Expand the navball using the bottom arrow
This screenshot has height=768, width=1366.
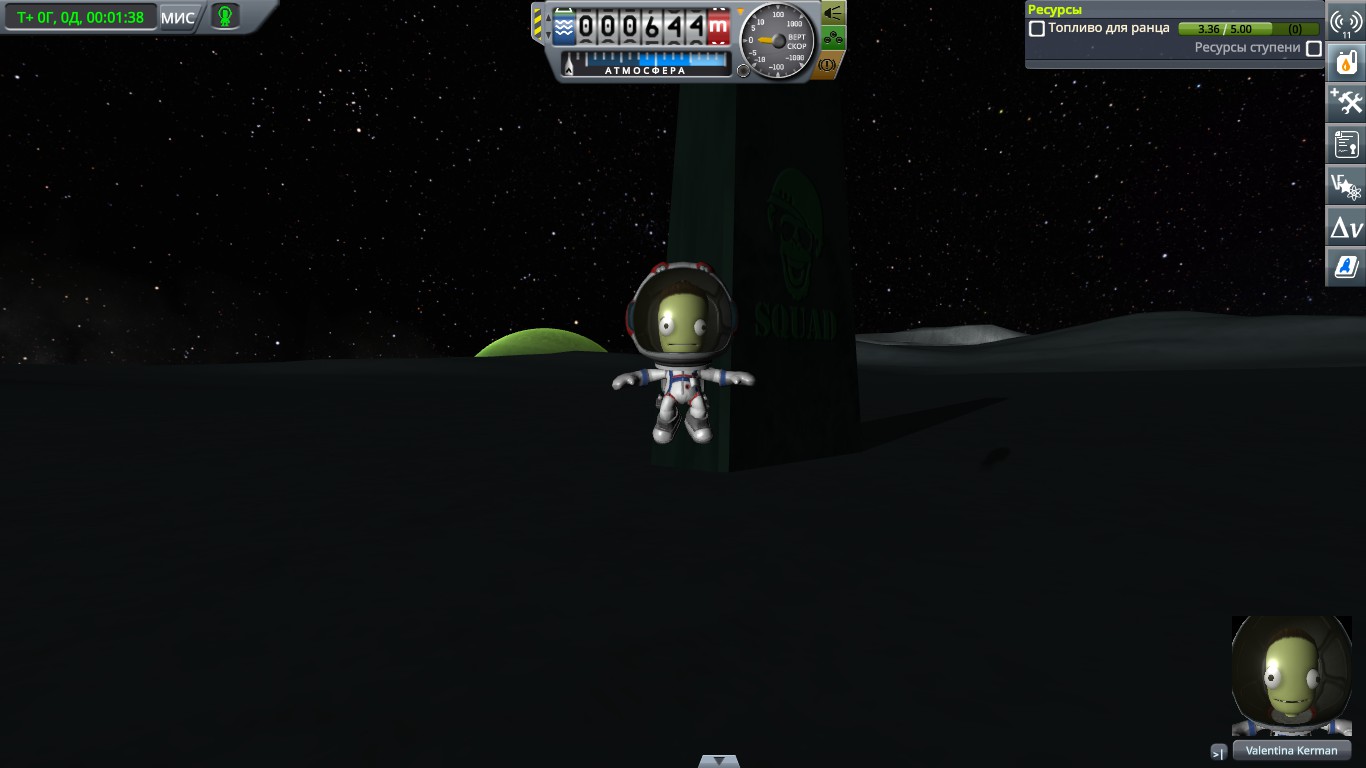[718, 760]
